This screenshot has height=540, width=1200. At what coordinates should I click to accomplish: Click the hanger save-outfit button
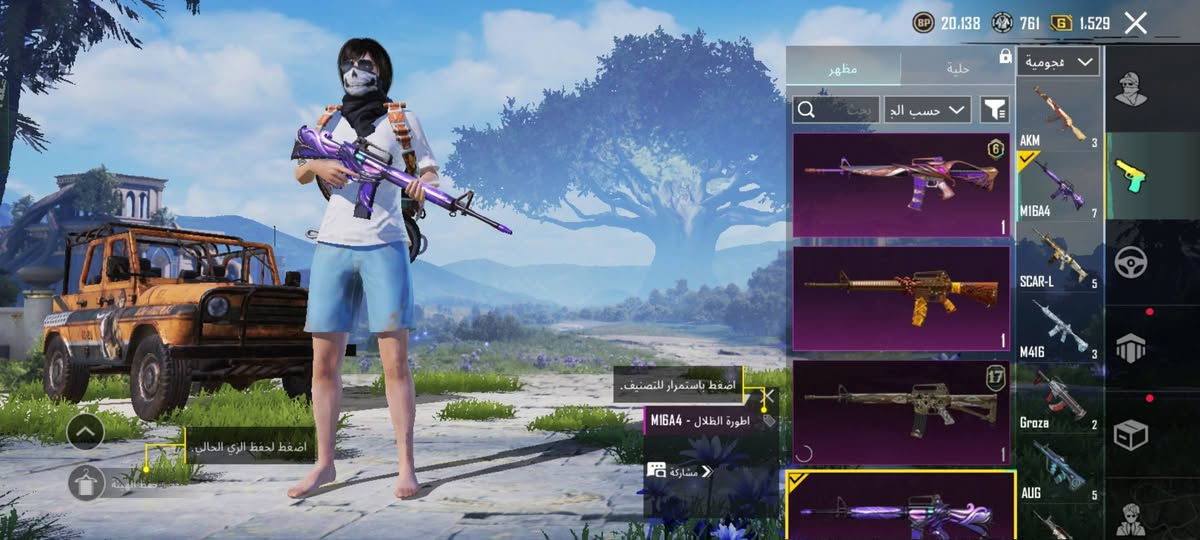86,483
